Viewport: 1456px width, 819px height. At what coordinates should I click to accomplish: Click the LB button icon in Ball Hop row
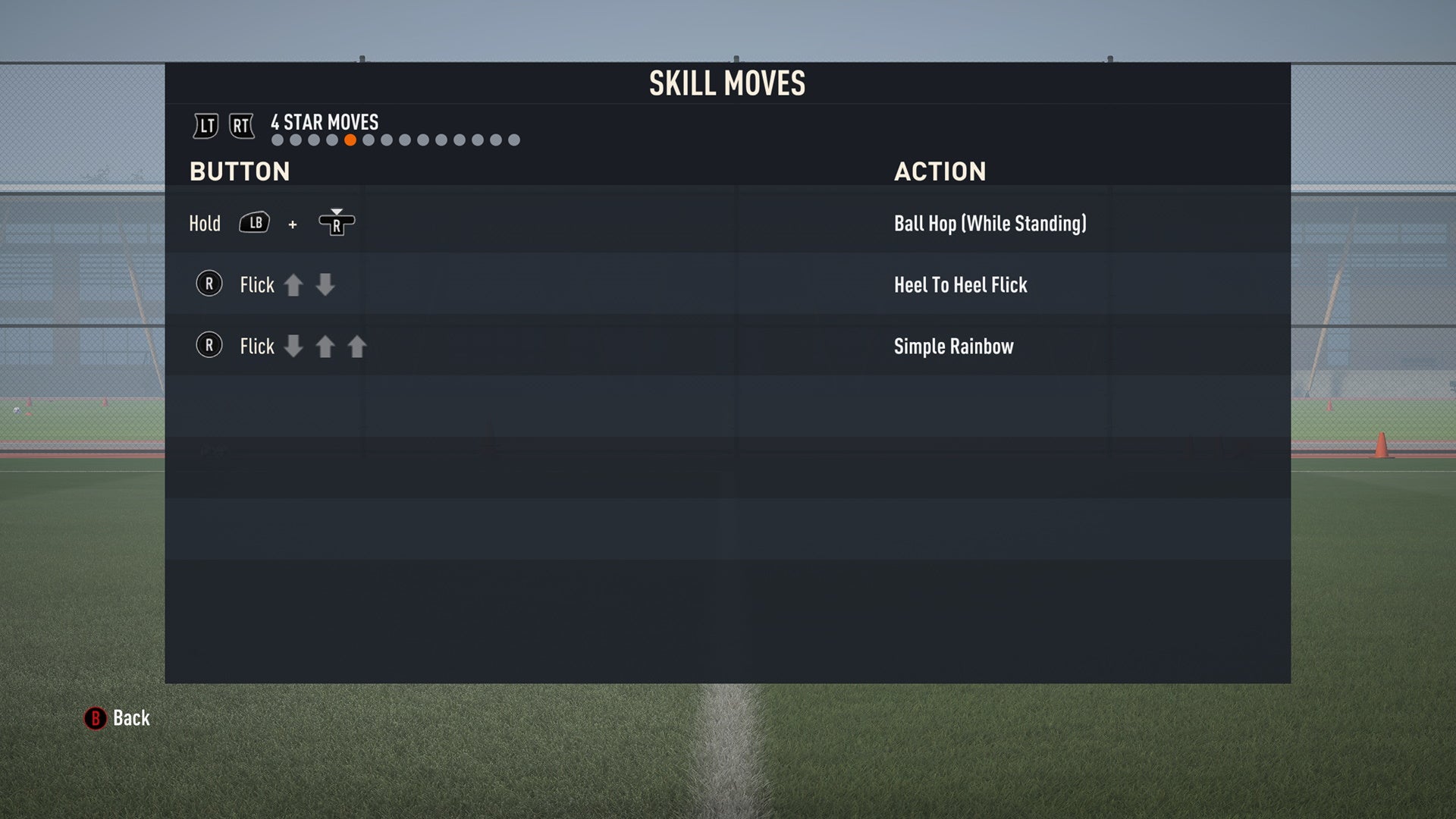click(255, 223)
